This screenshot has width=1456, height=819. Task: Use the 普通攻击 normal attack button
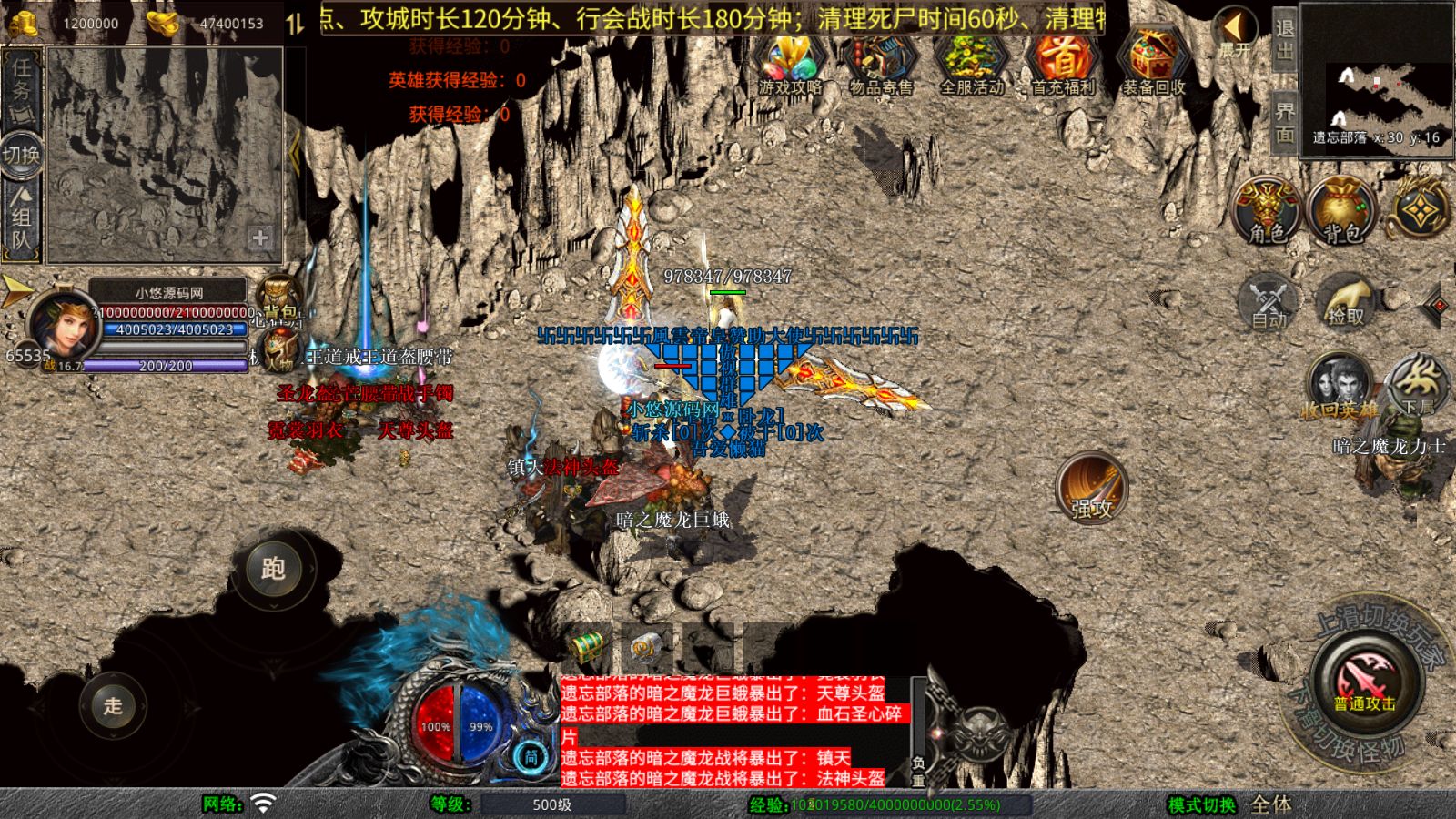1364,682
